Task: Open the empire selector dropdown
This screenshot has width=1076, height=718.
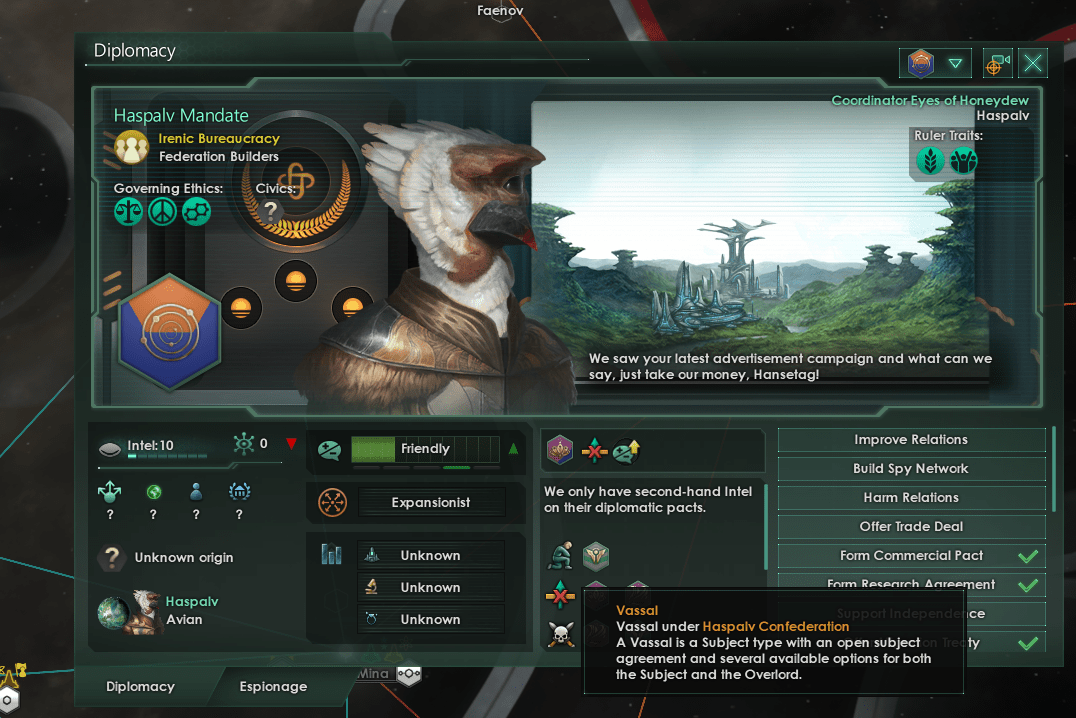Action: (935, 64)
